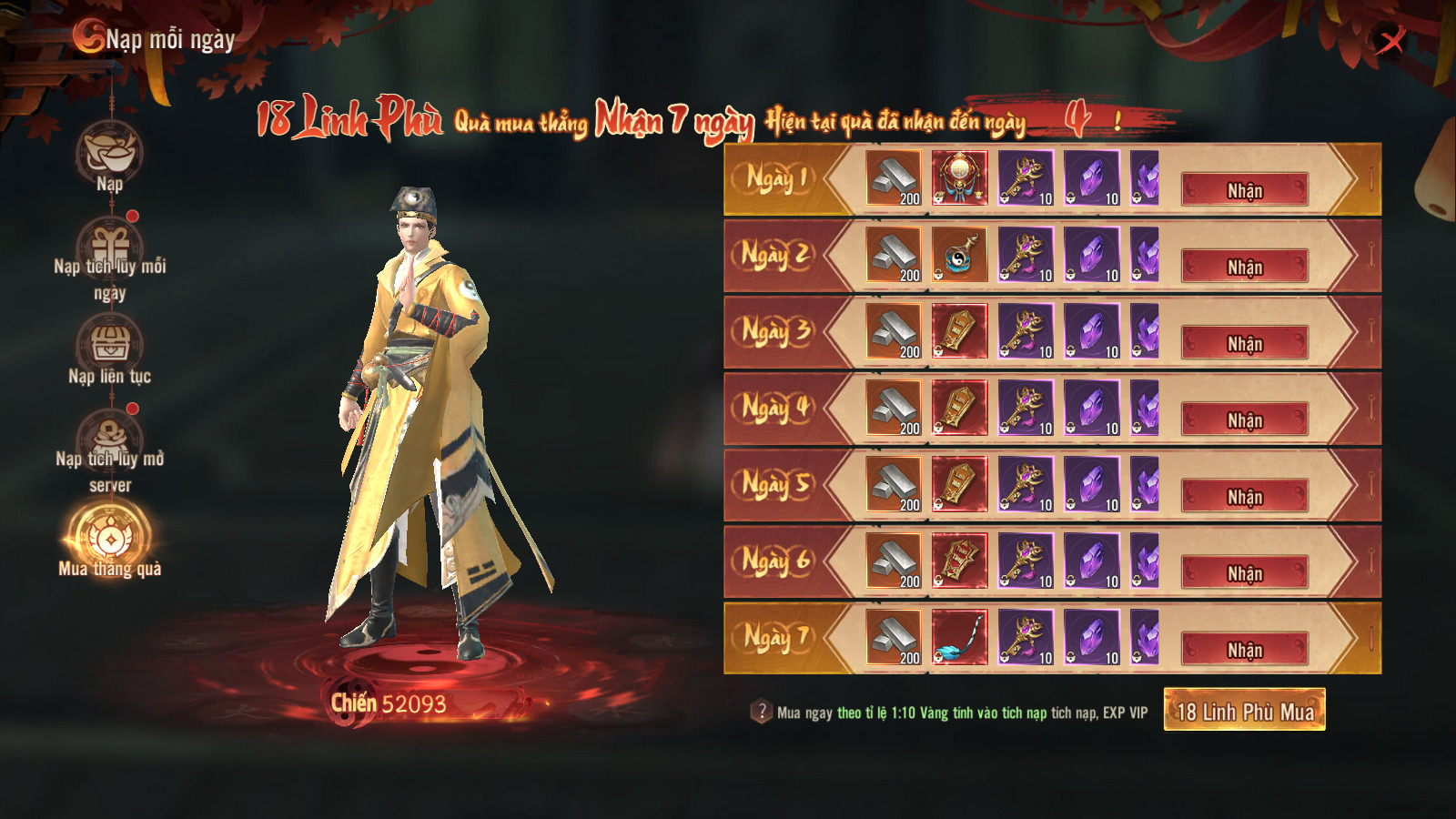Claim the Ngày 4 reward with Nhận
Screen dimensions: 1456x819
(x=1244, y=420)
